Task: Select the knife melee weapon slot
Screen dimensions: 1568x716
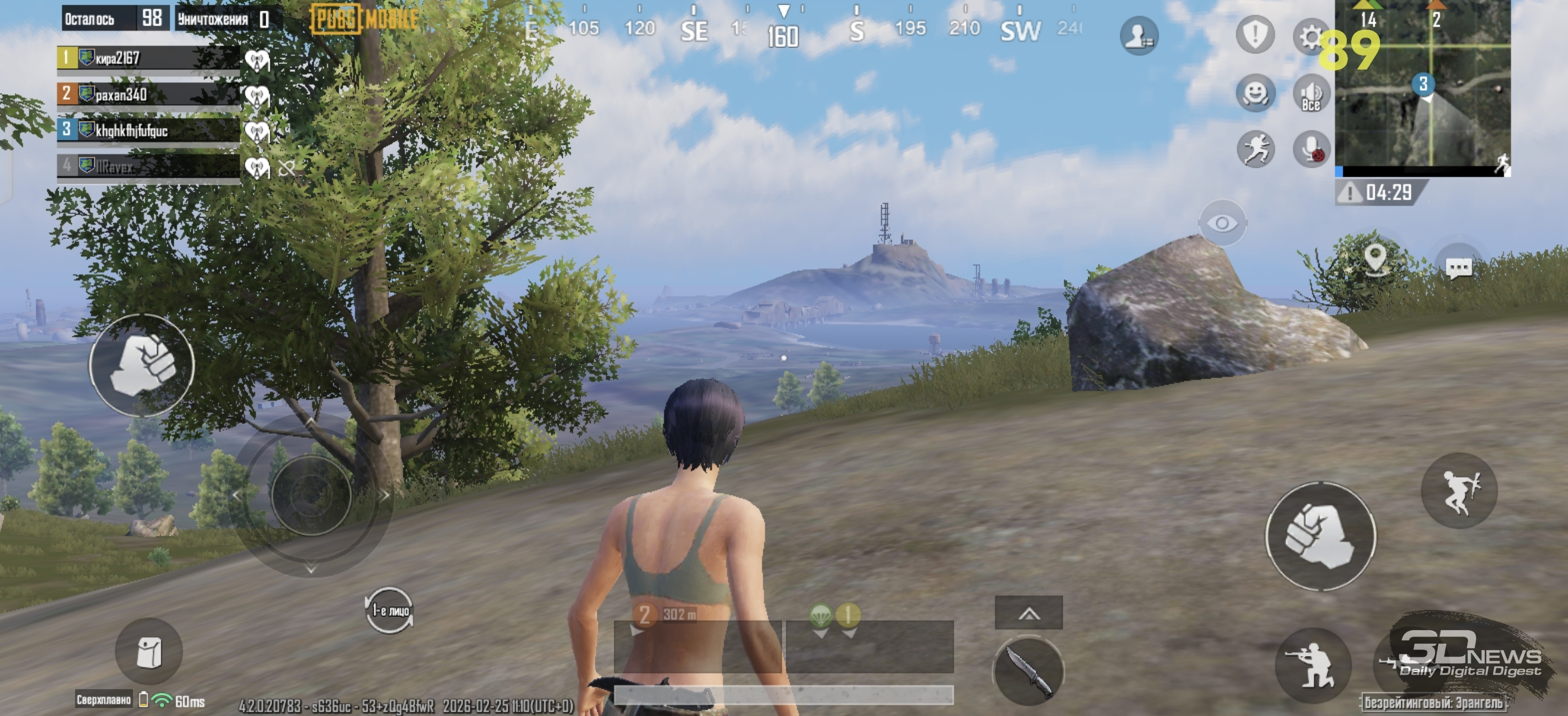Action: pyautogui.click(x=1028, y=671)
